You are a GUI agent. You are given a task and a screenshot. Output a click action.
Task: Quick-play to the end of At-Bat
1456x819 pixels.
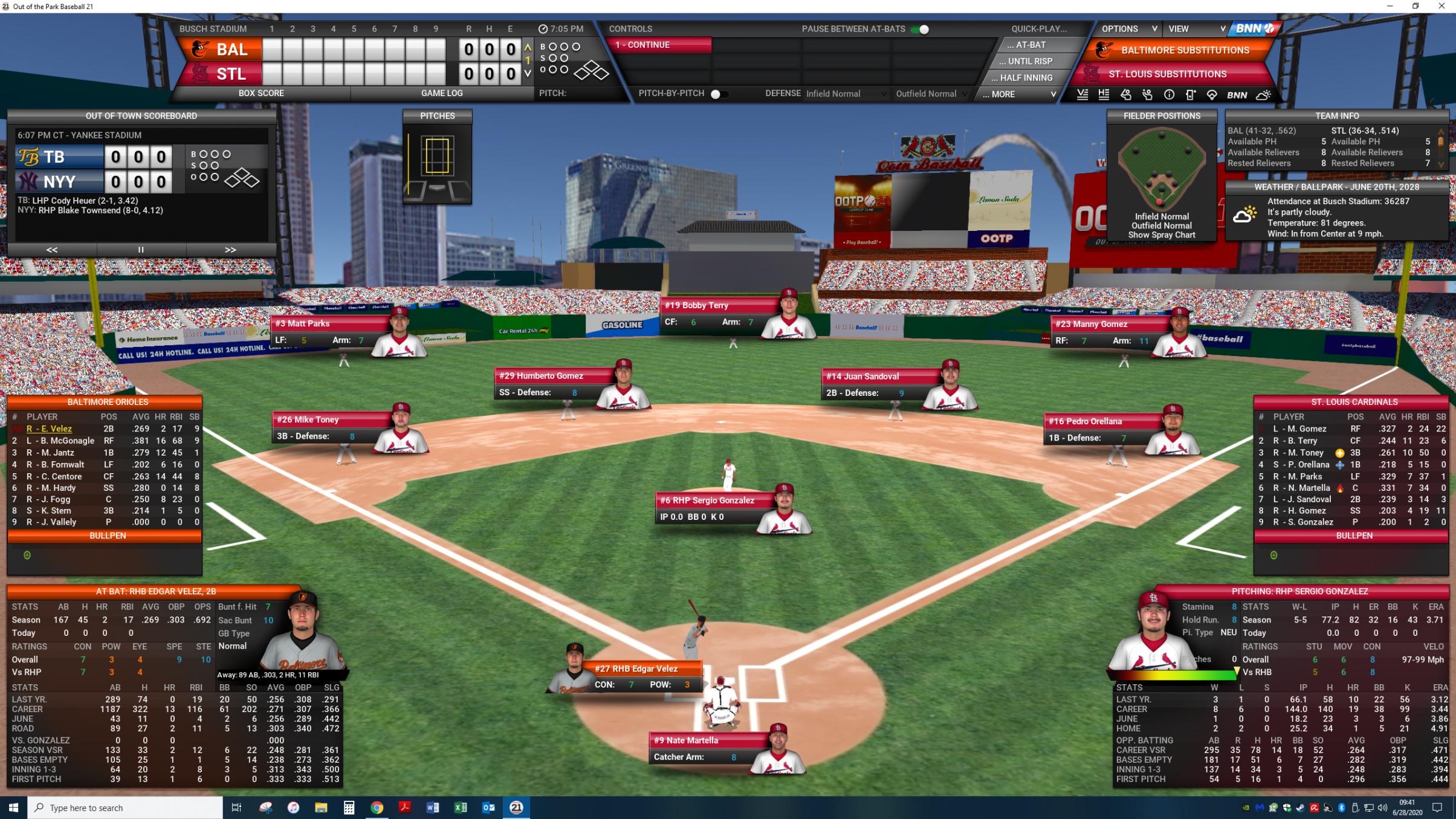[x=1030, y=45]
